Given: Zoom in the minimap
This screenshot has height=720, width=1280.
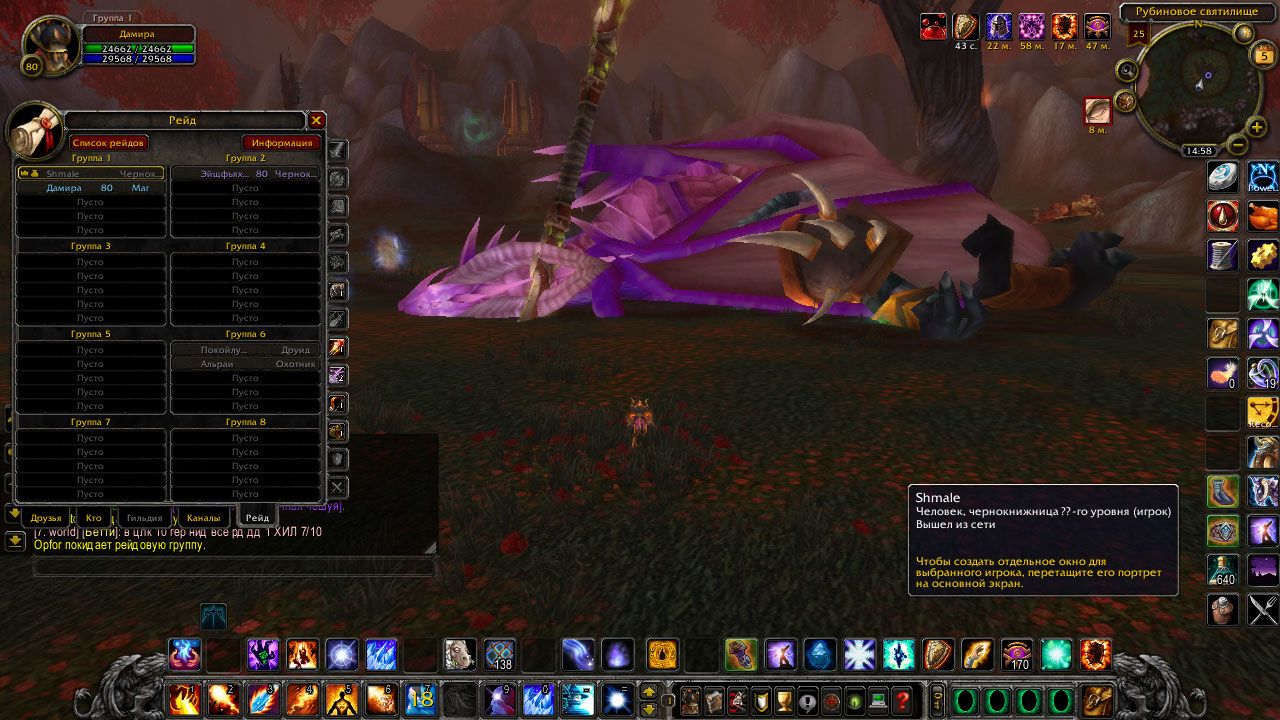Looking at the screenshot, I should click(x=1257, y=128).
